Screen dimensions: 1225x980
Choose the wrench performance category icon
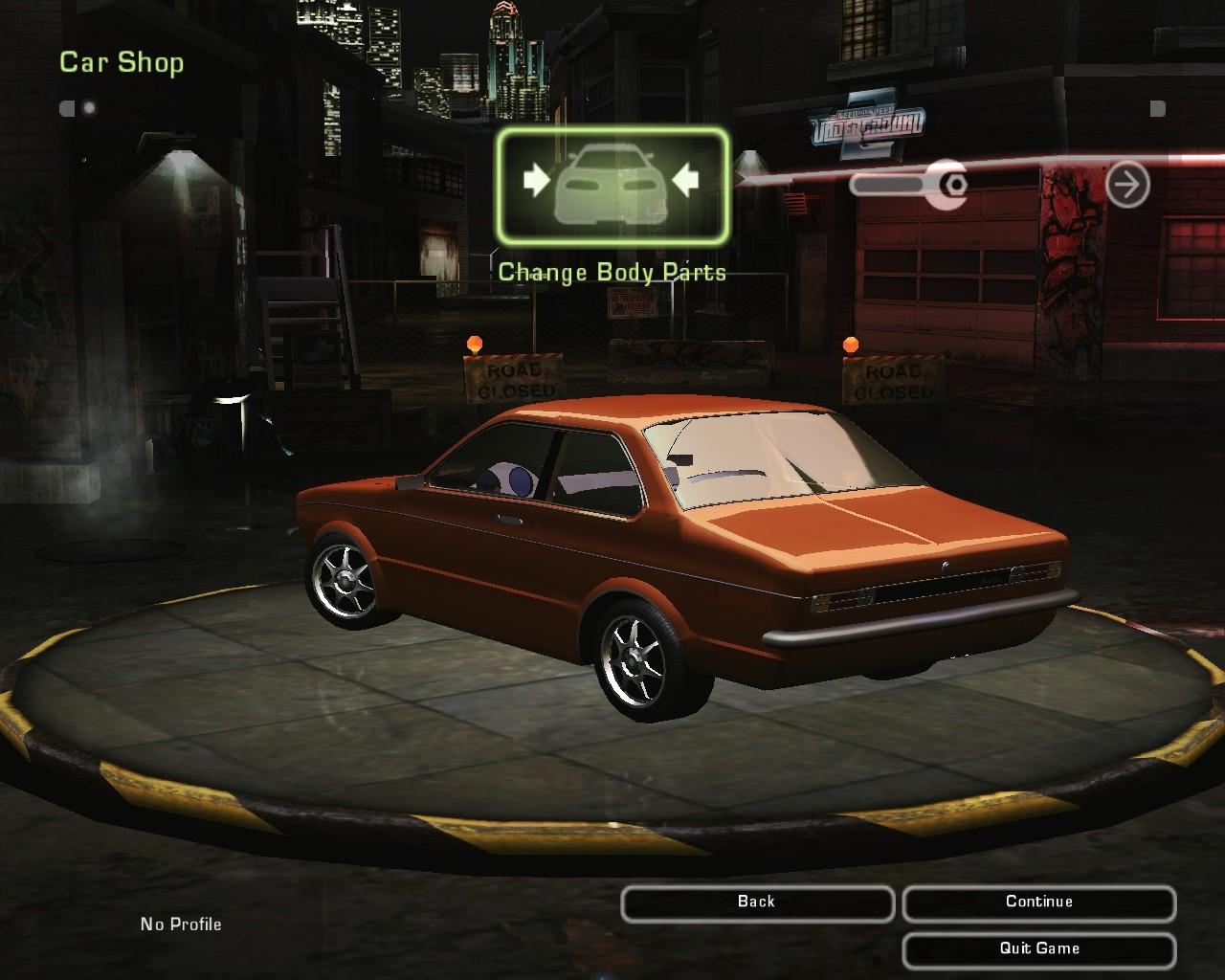910,184
